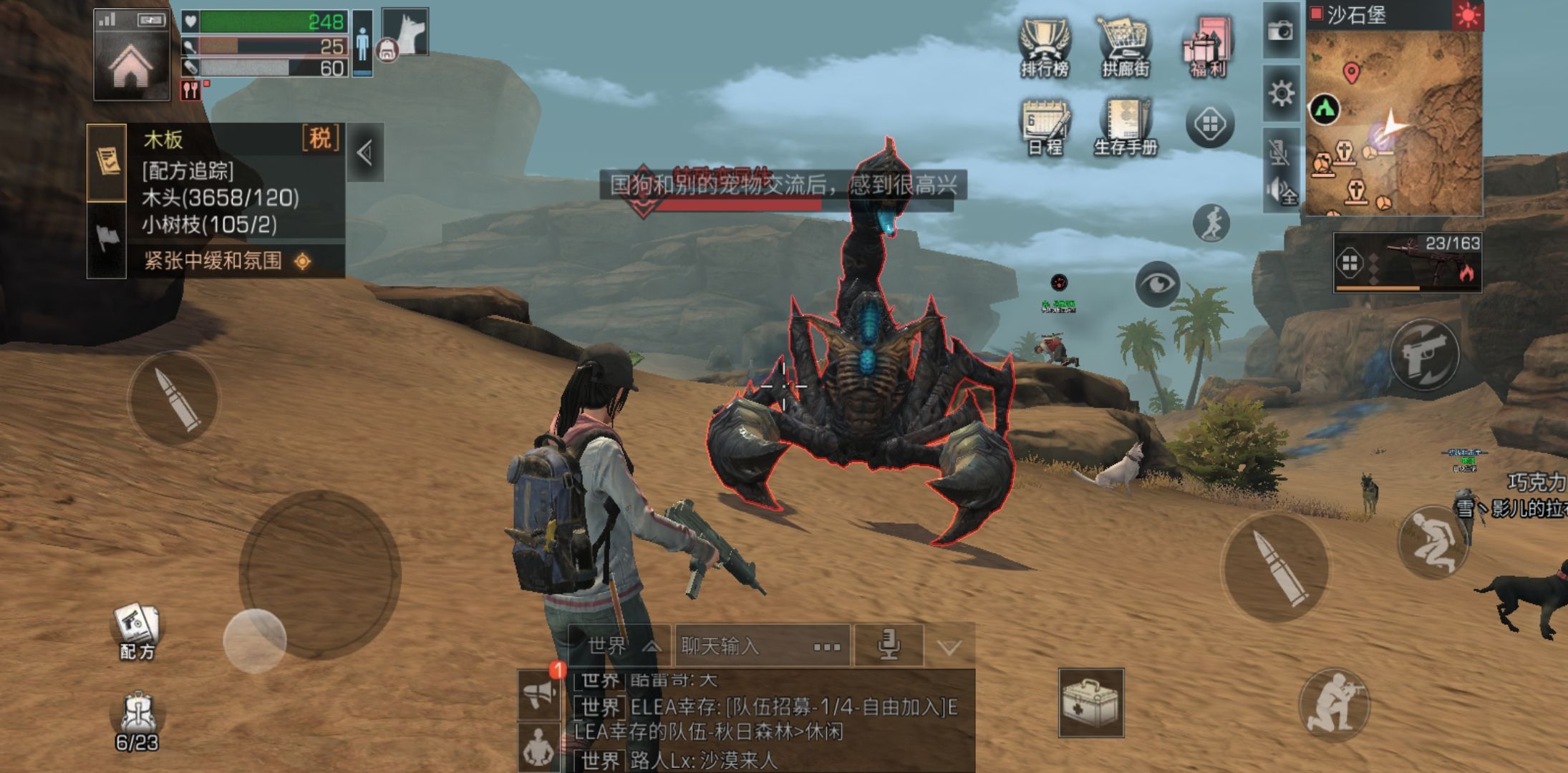Open the 拱廊街 shop

pyautogui.click(x=1125, y=47)
